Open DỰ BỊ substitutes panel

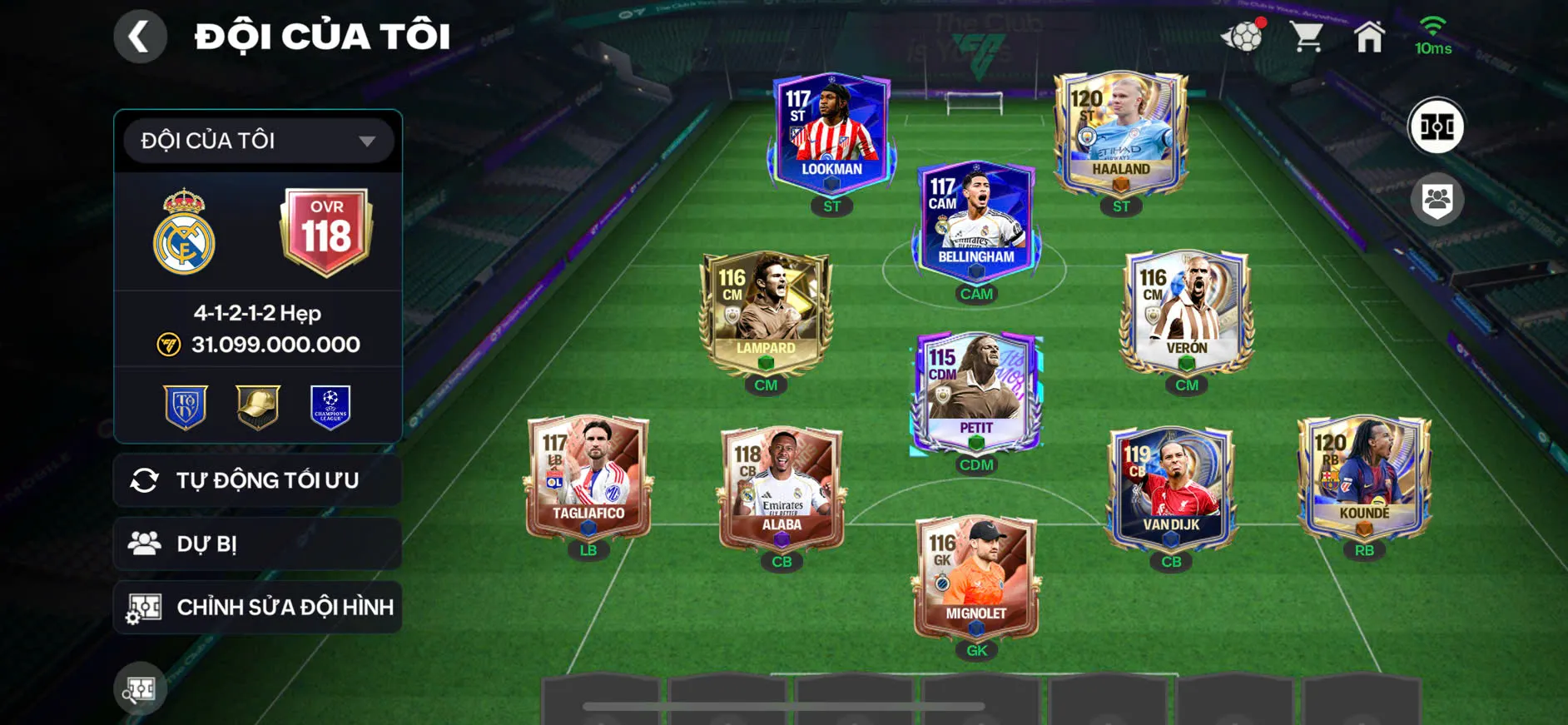(256, 544)
